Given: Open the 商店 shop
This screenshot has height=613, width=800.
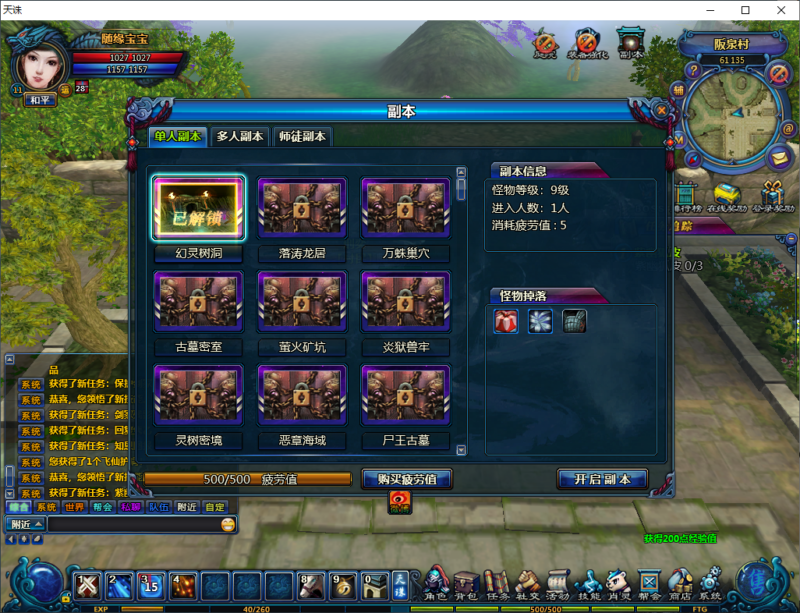Looking at the screenshot, I should pyautogui.click(x=680, y=583).
